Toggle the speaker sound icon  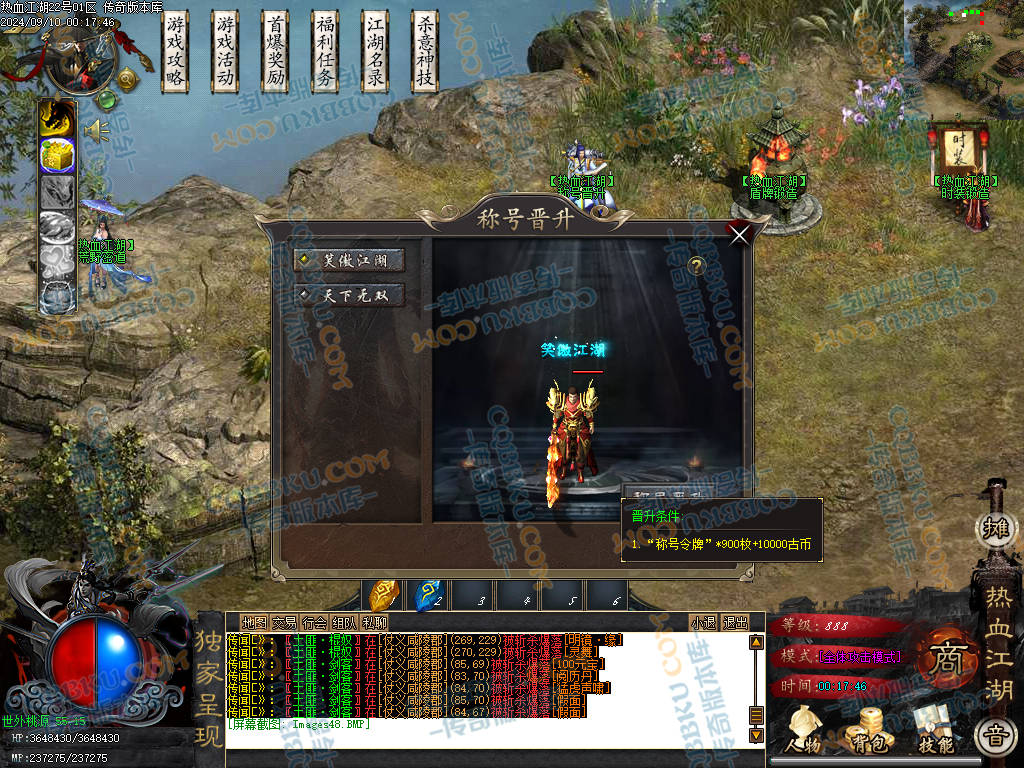tap(96, 129)
